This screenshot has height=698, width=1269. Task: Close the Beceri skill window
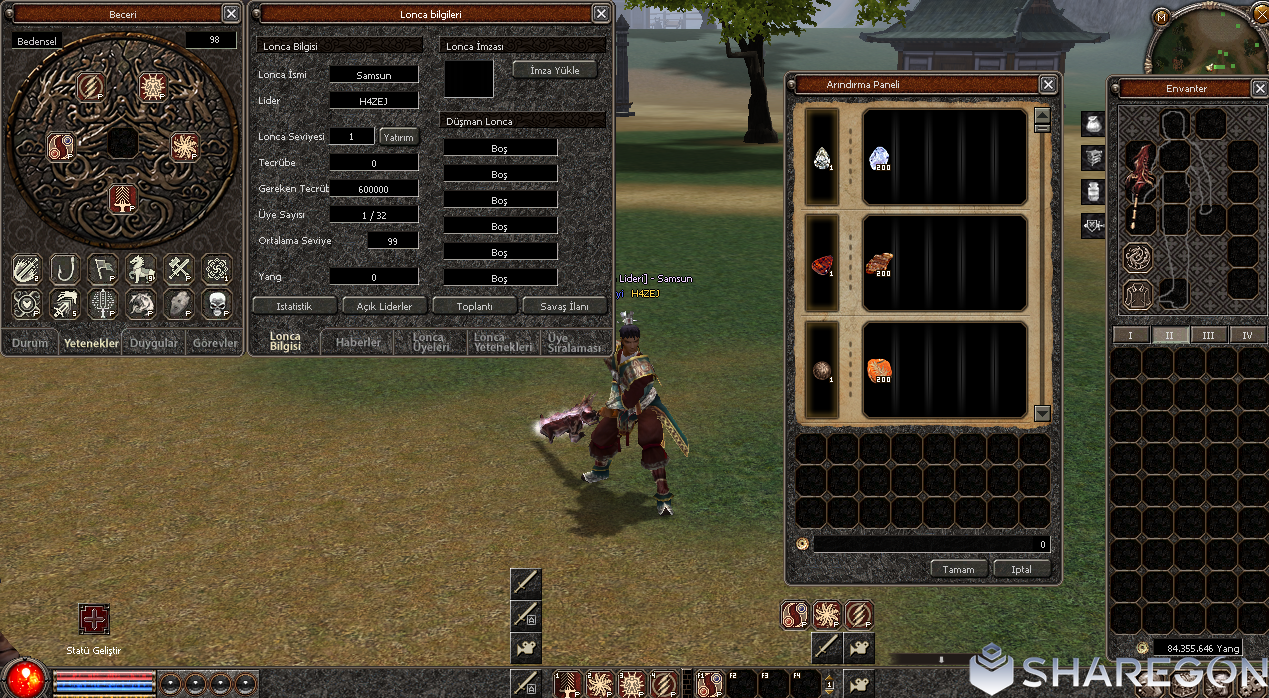pyautogui.click(x=231, y=14)
